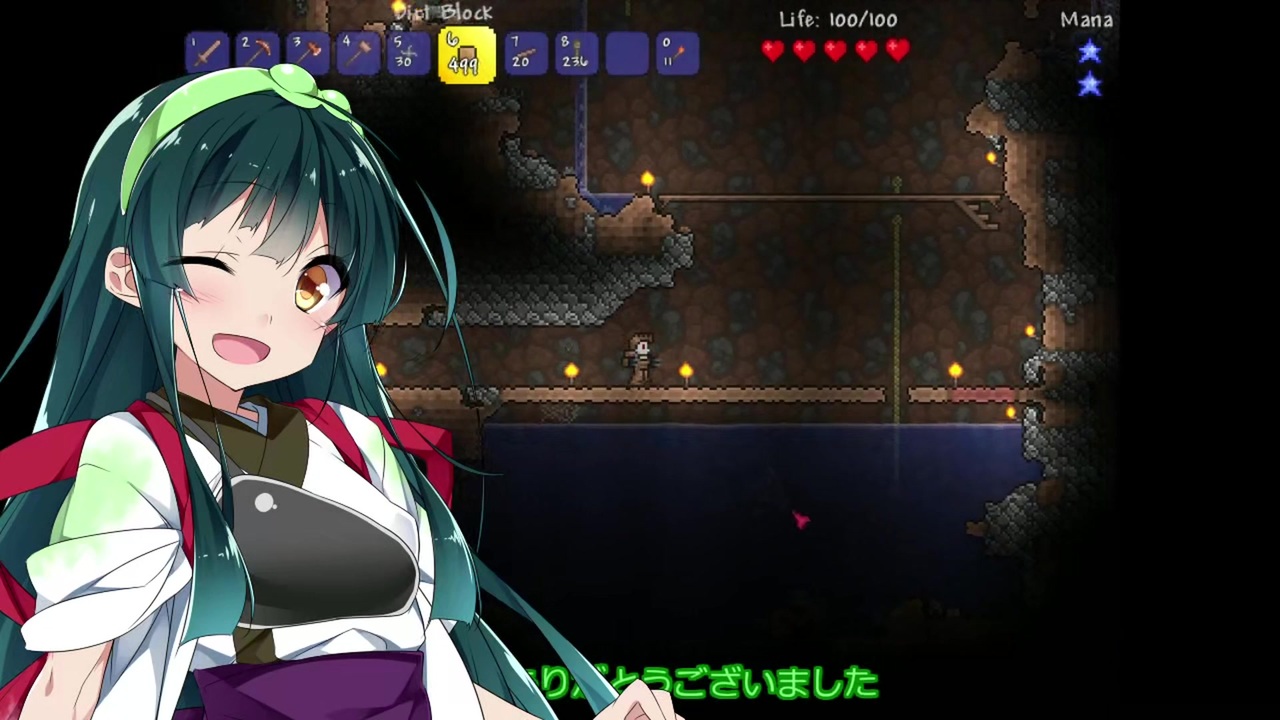Select the axe in hotbar slot 3
The image size is (1280, 720).
[x=309, y=52]
